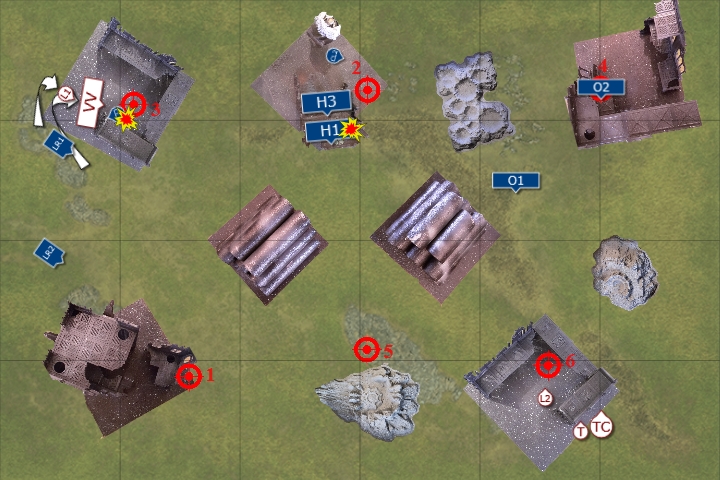Select objective marker 6 target

coord(547,365)
